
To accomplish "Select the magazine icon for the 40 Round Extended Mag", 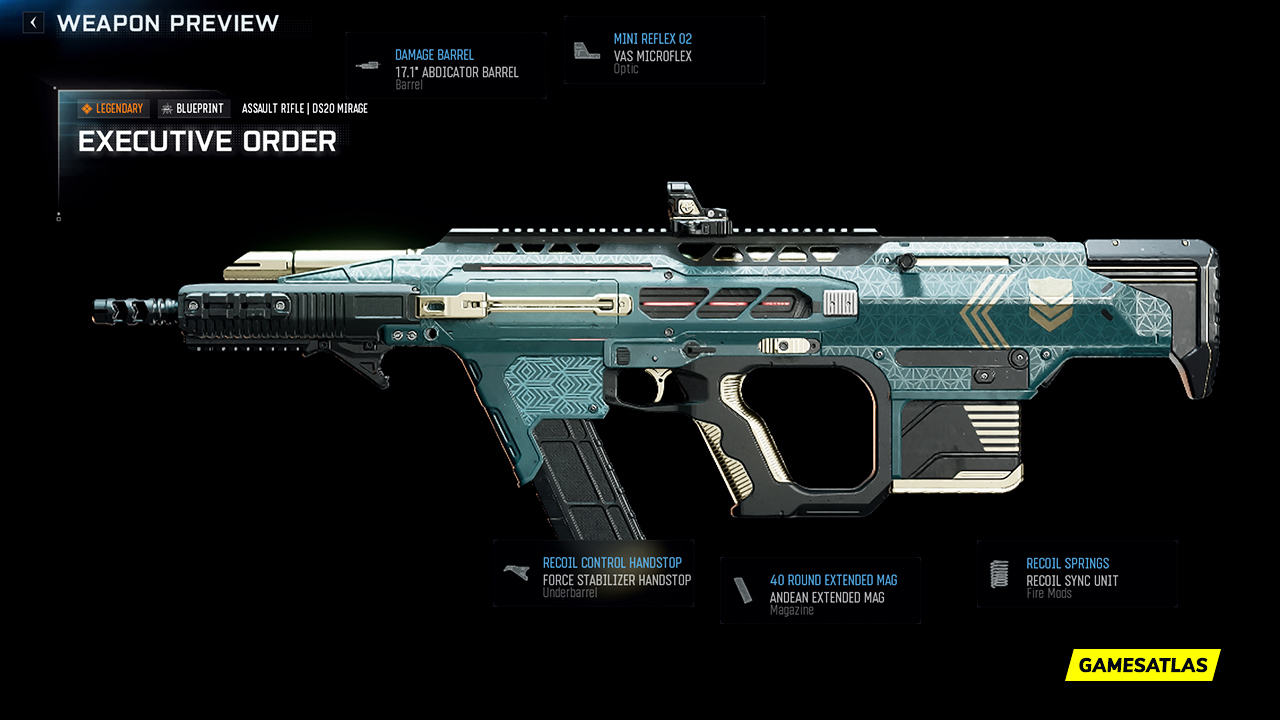I will [744, 589].
